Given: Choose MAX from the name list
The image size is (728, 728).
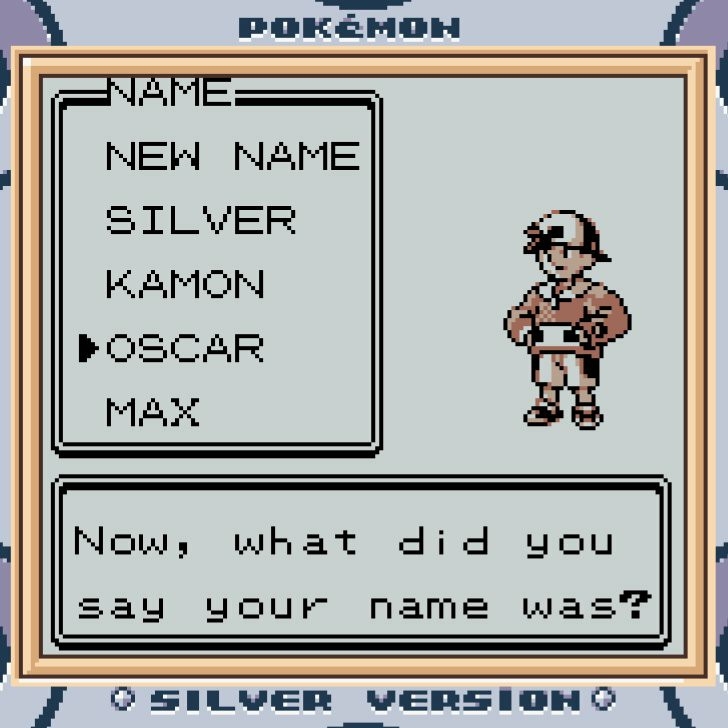Looking at the screenshot, I should (x=152, y=412).
